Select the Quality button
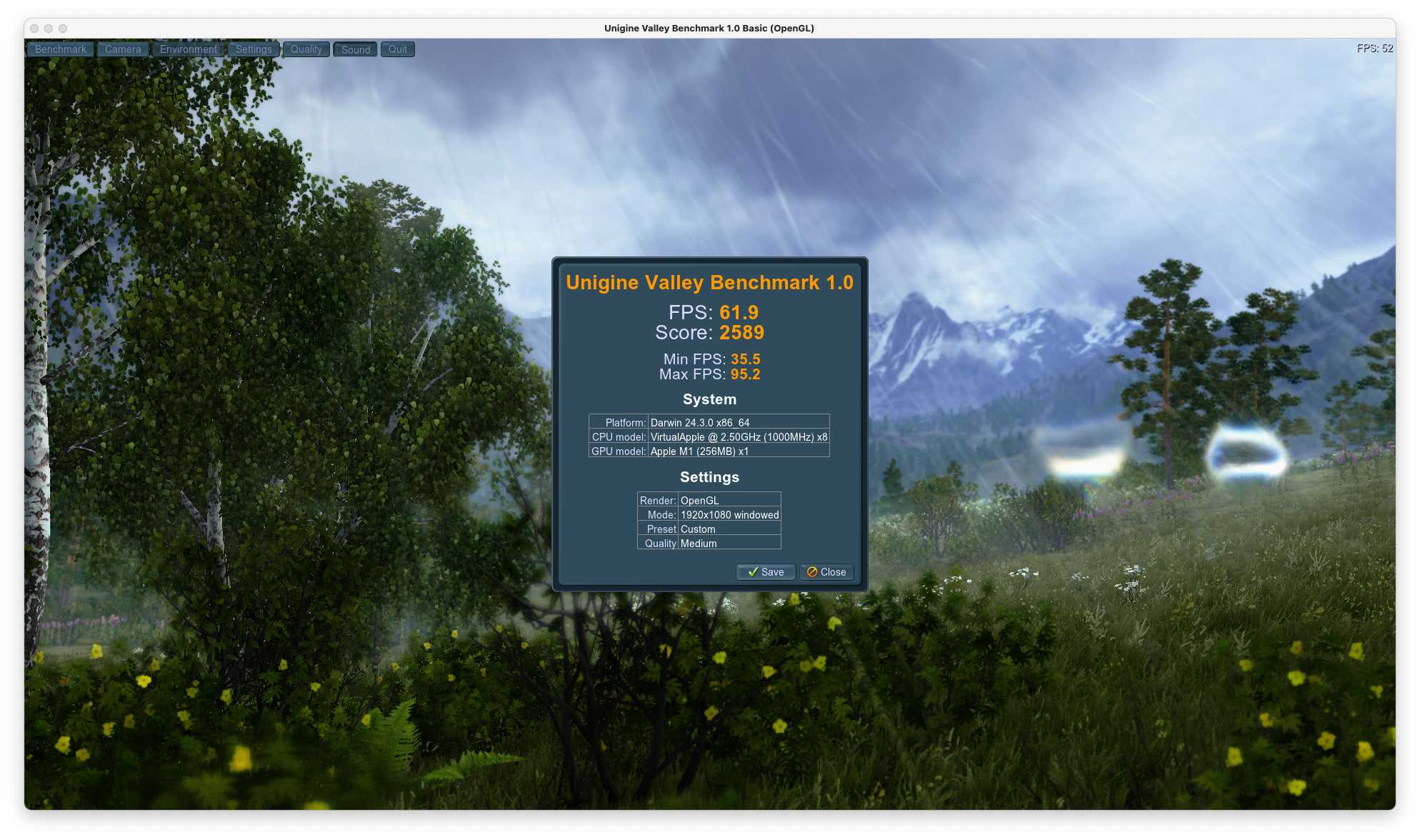The width and height of the screenshot is (1420, 840). coord(306,49)
